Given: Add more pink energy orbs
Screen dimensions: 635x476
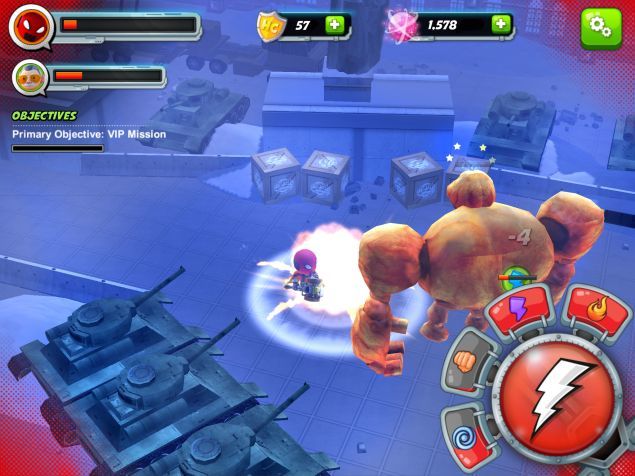Looking at the screenshot, I should pyautogui.click(x=500, y=25).
